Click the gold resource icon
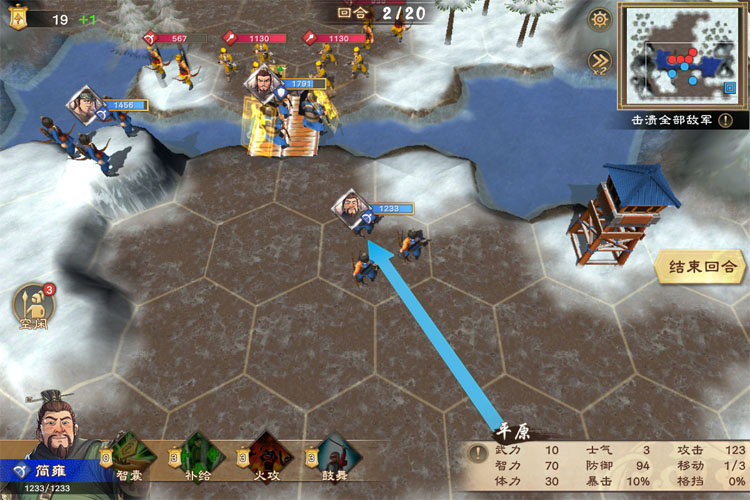 19,19
